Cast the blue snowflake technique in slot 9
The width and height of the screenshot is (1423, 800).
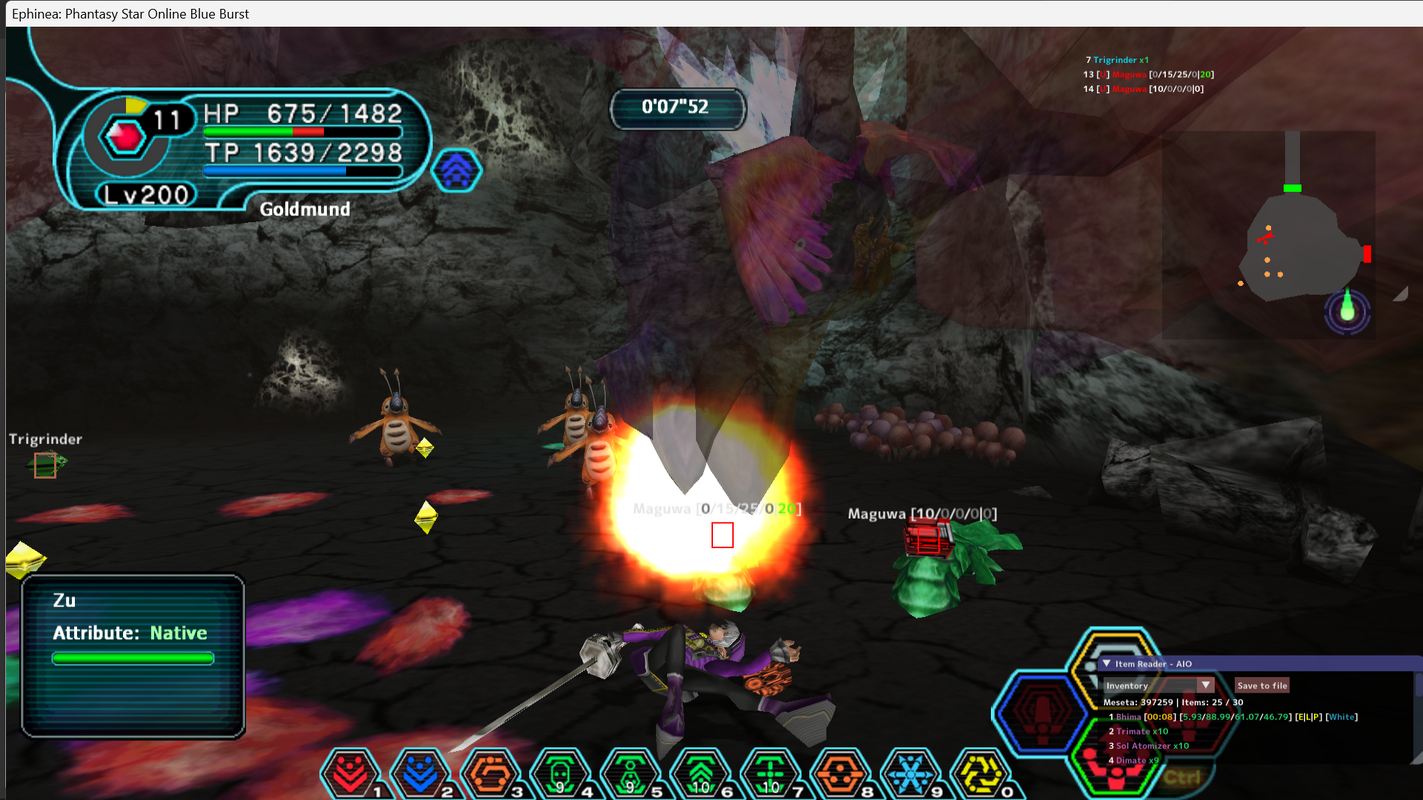tap(910, 773)
